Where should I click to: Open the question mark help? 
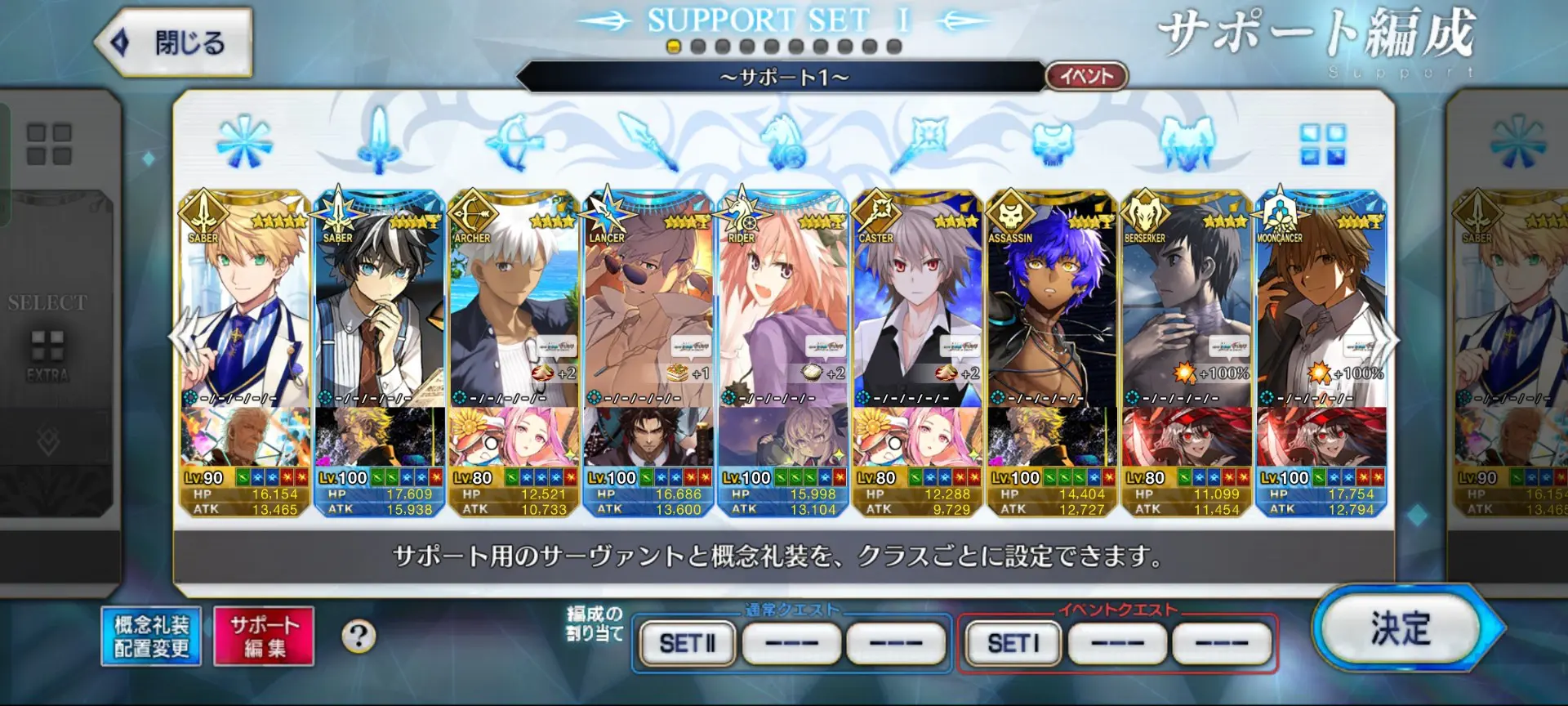[359, 636]
